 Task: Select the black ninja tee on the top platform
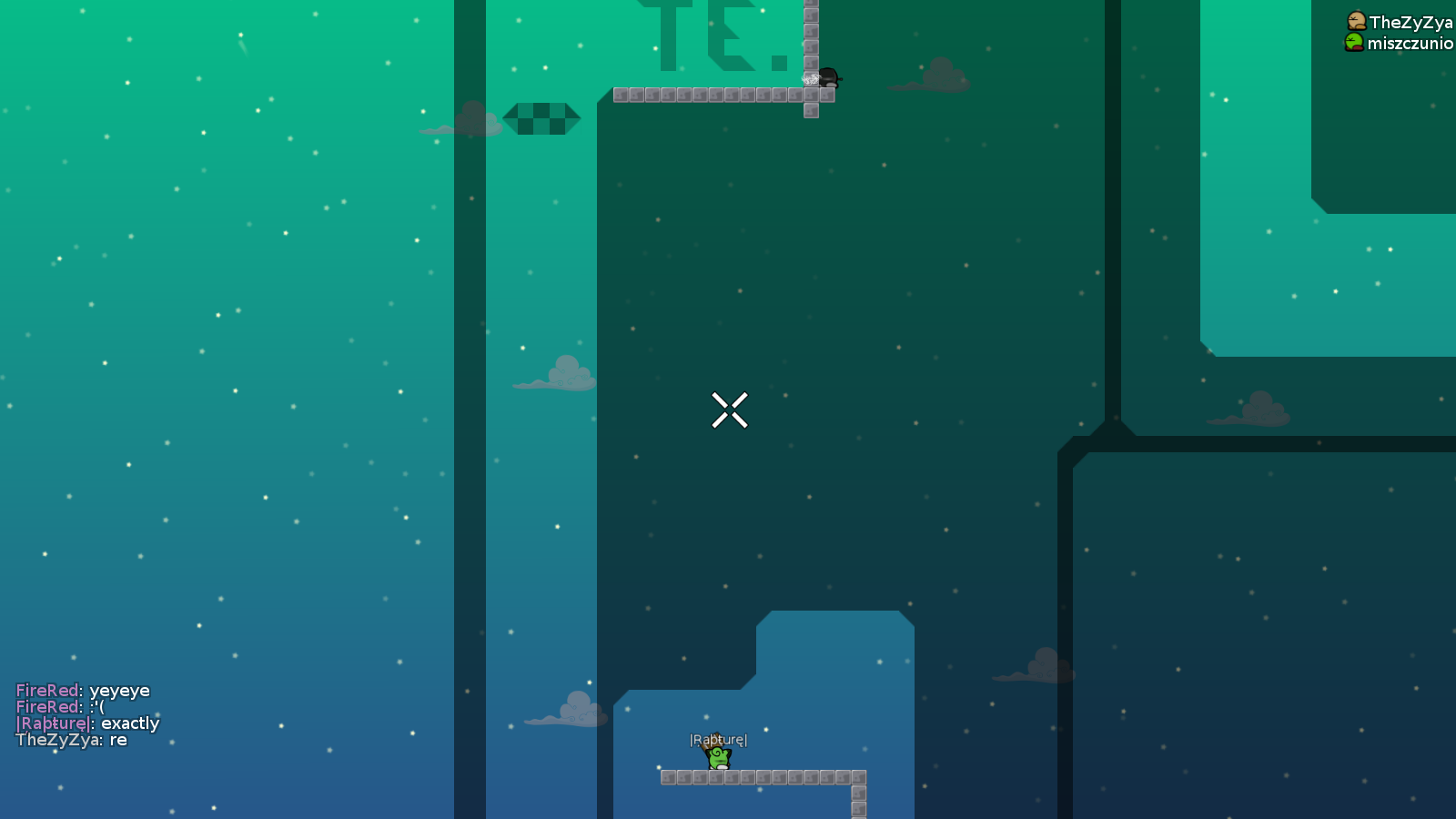829,79
